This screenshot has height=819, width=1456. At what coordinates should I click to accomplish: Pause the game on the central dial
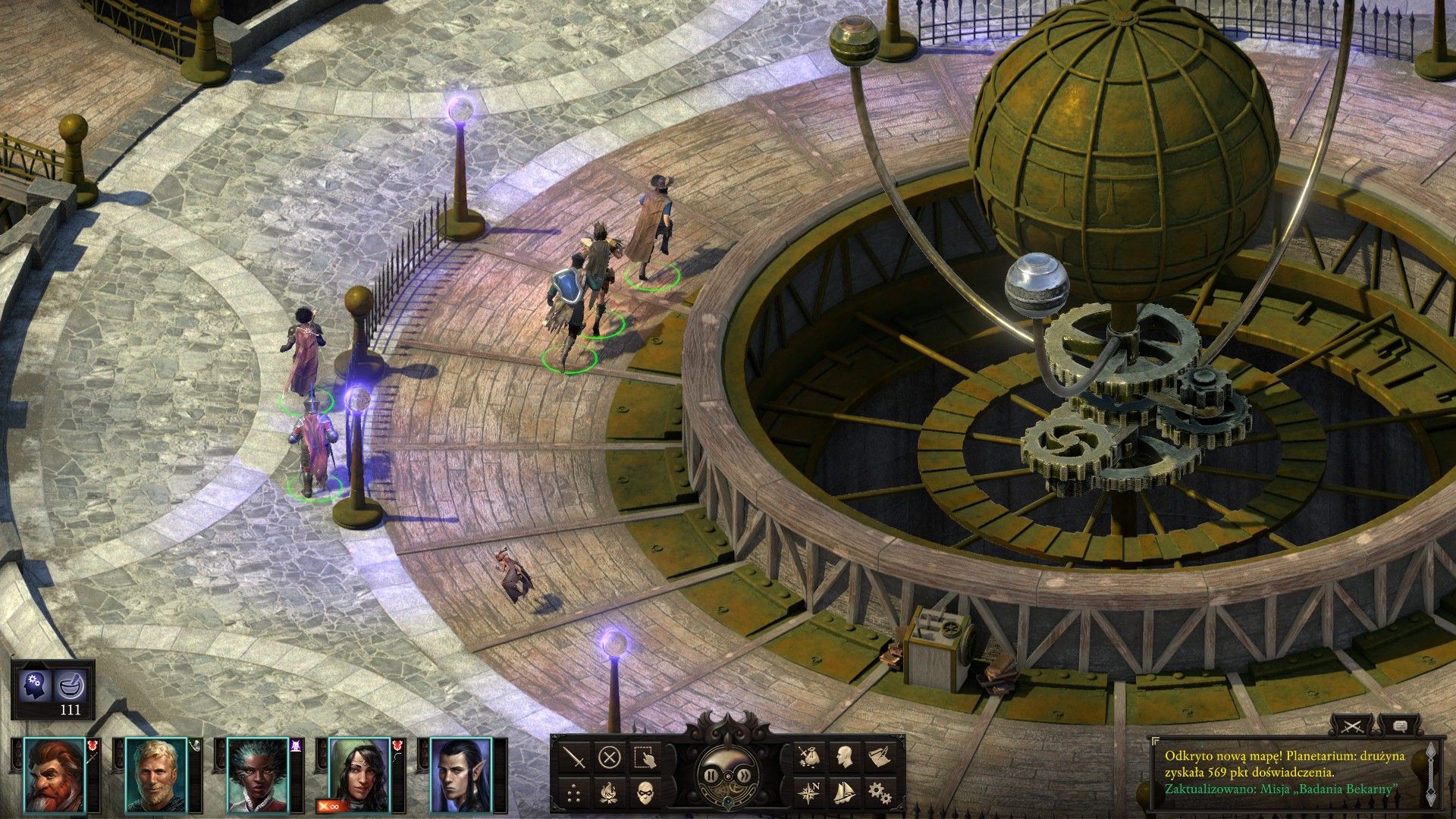click(711, 776)
